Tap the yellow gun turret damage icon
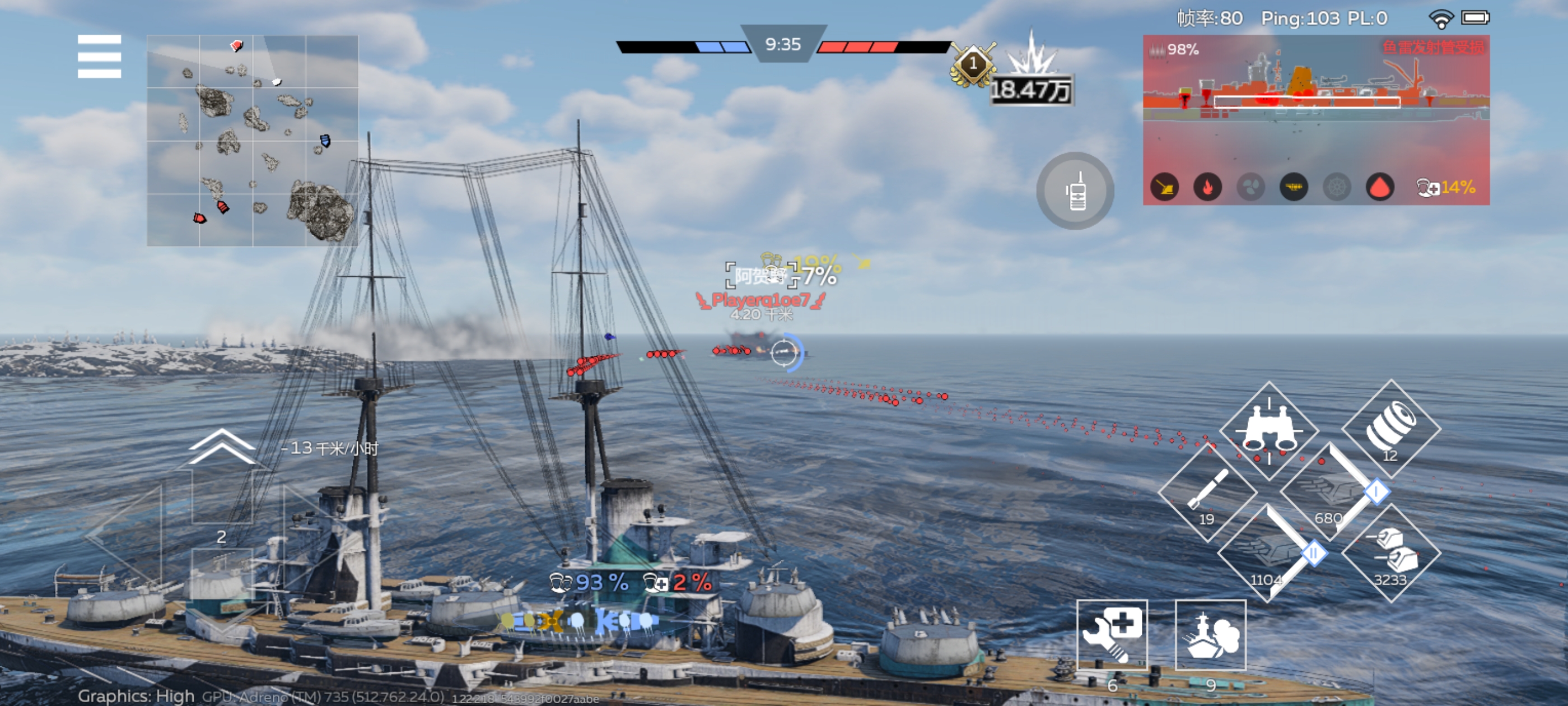The width and height of the screenshot is (1568, 706). (1164, 187)
